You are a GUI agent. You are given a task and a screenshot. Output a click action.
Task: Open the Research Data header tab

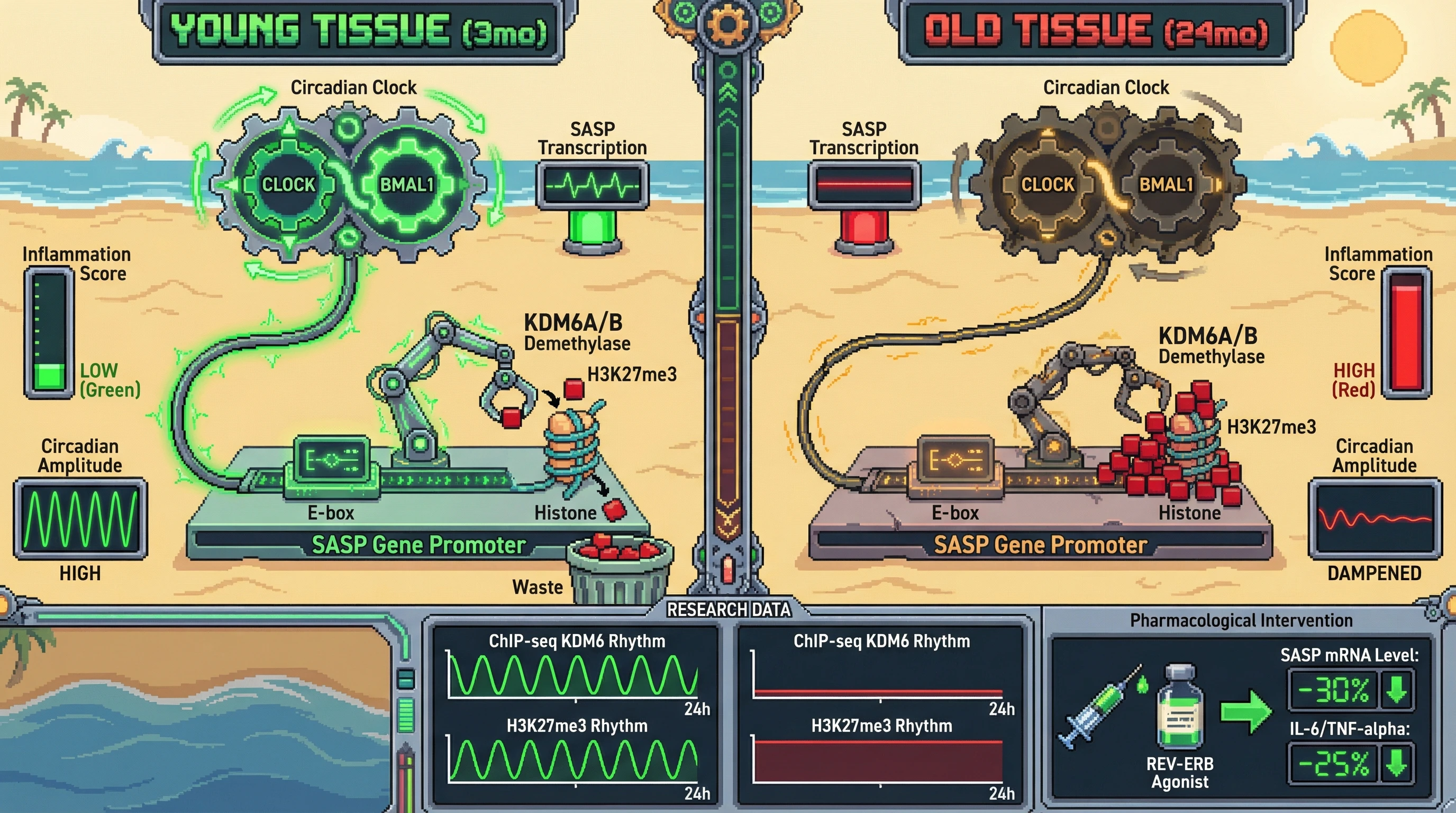point(728,609)
